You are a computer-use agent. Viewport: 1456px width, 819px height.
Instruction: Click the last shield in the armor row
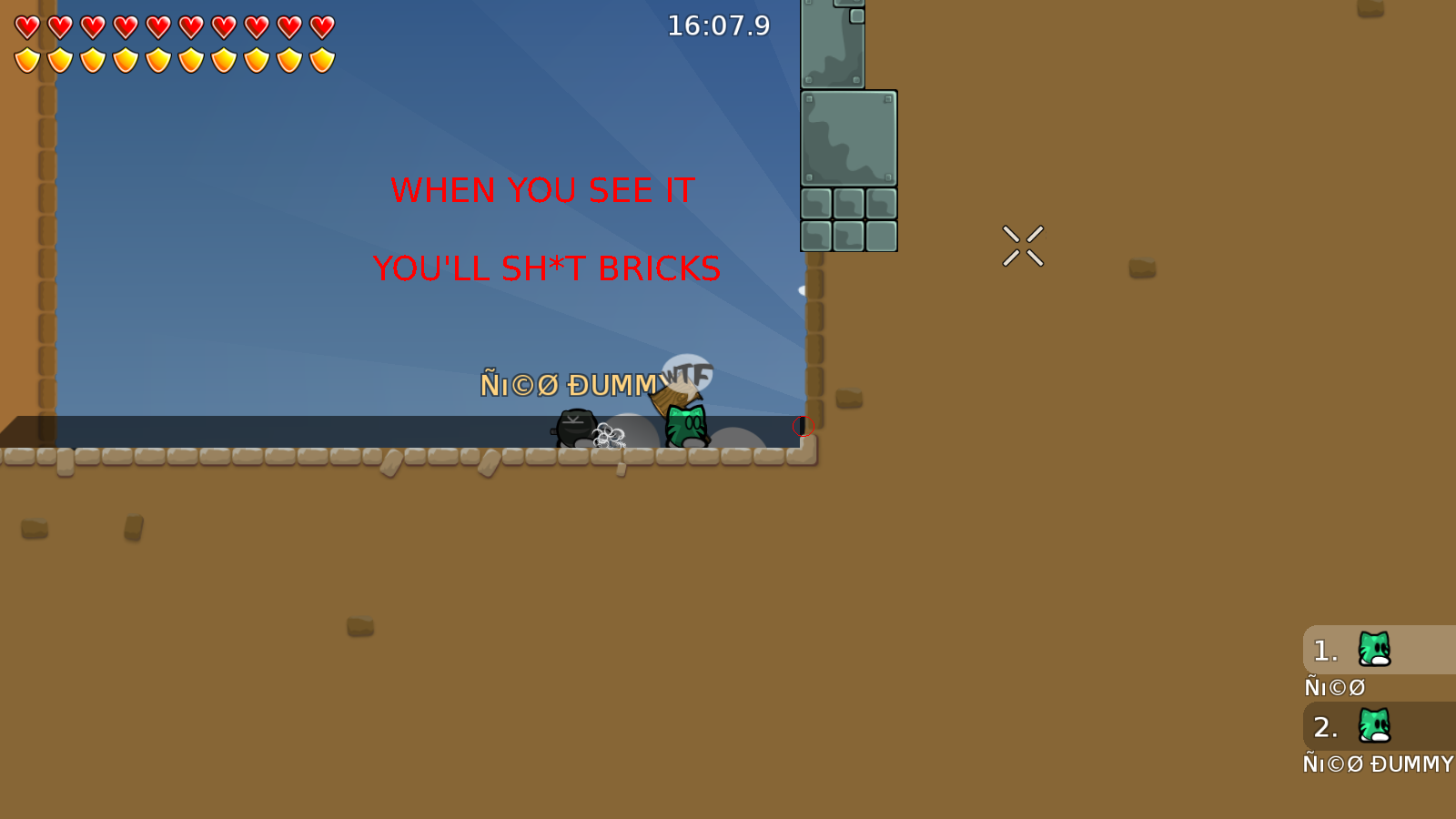point(320,58)
